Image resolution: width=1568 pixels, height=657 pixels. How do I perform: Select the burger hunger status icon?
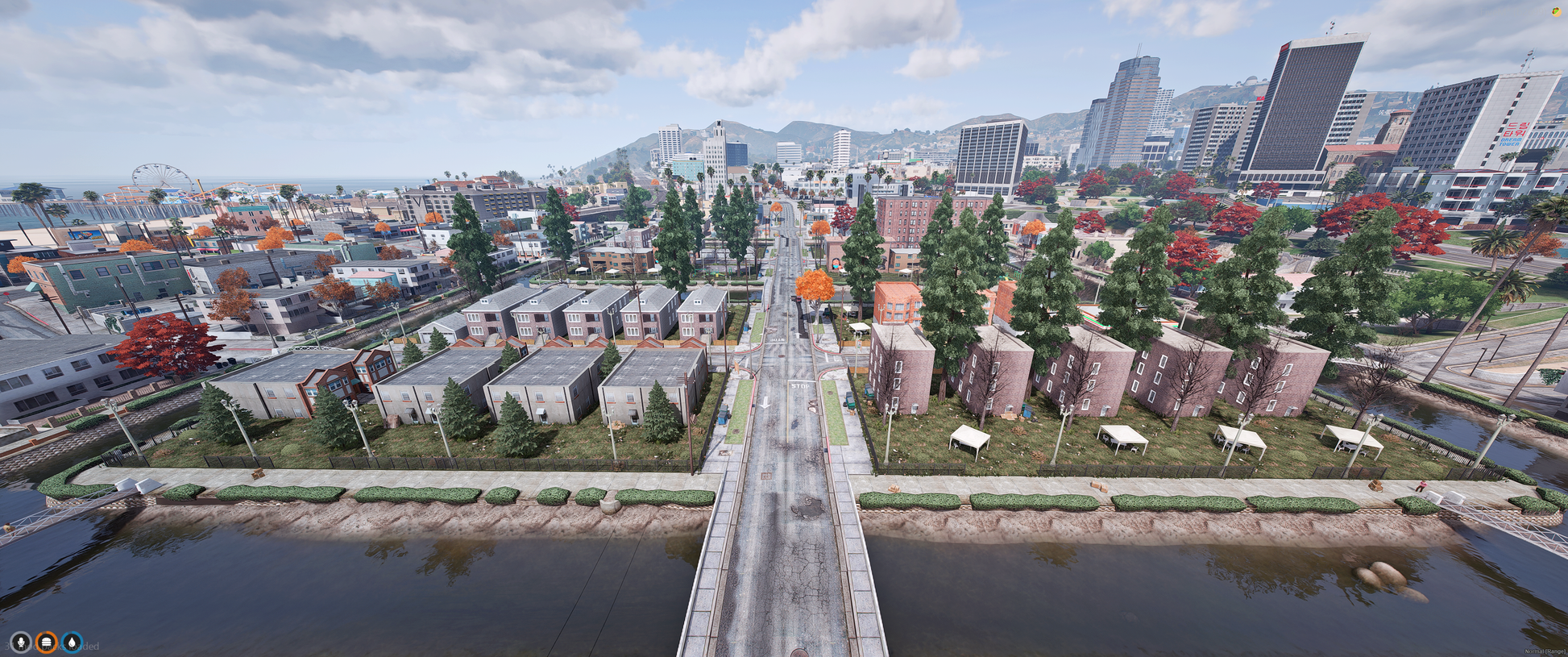47,642
